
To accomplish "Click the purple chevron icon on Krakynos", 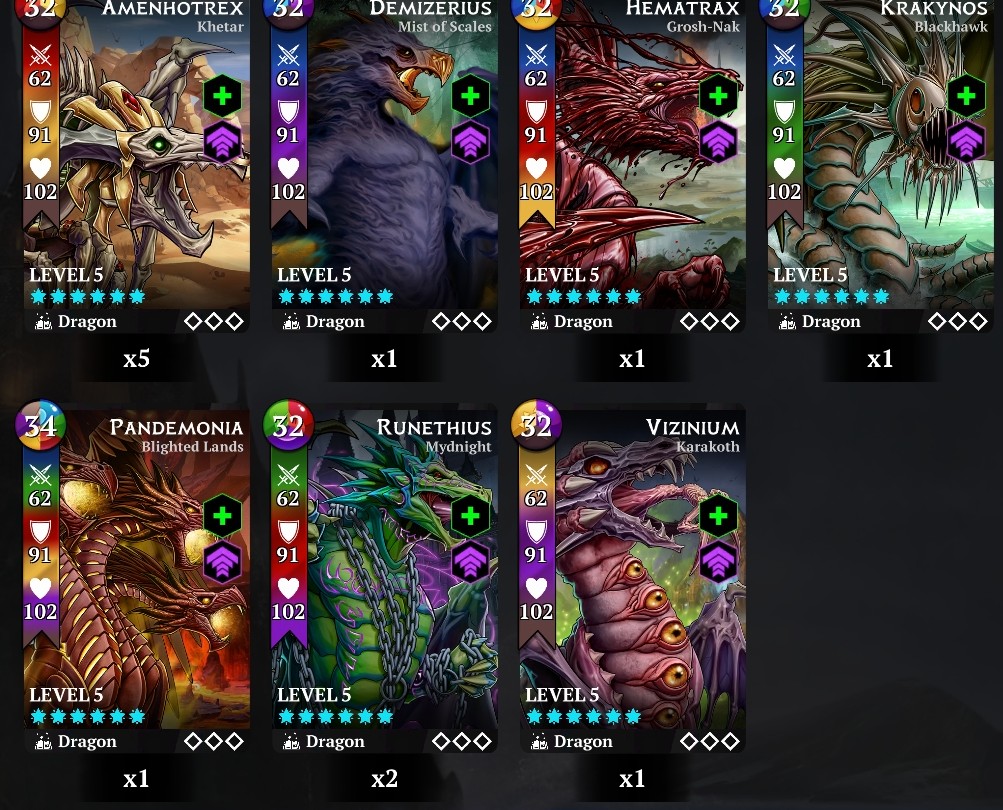I will click(x=966, y=143).
